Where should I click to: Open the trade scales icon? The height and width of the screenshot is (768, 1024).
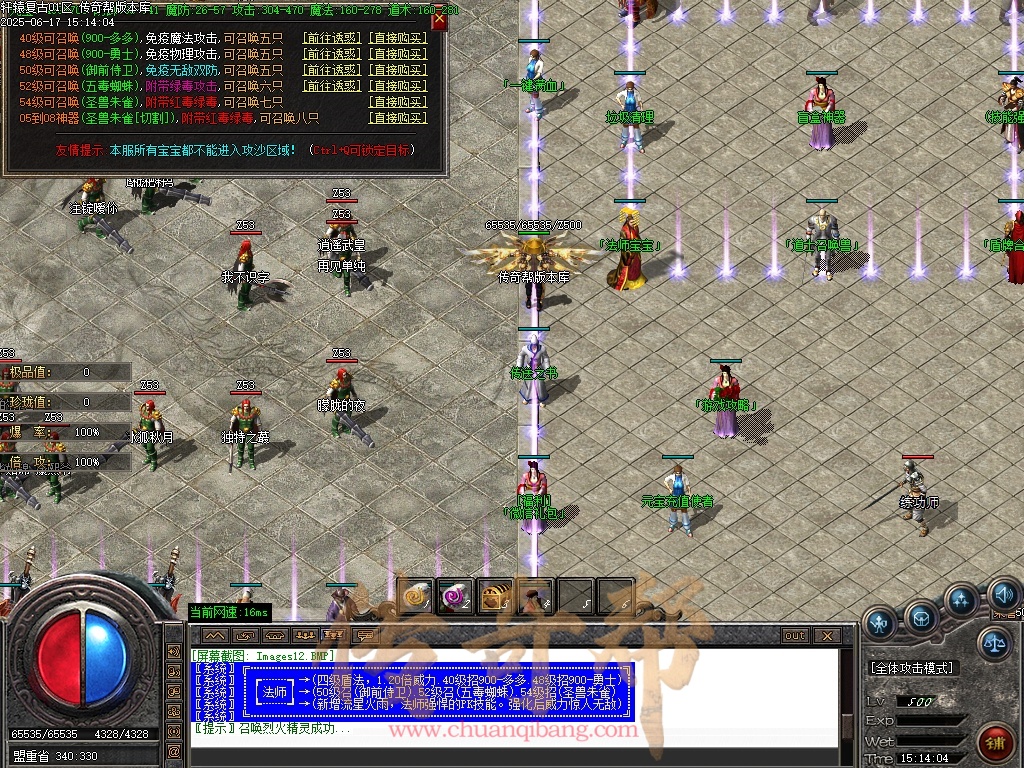pos(994,643)
